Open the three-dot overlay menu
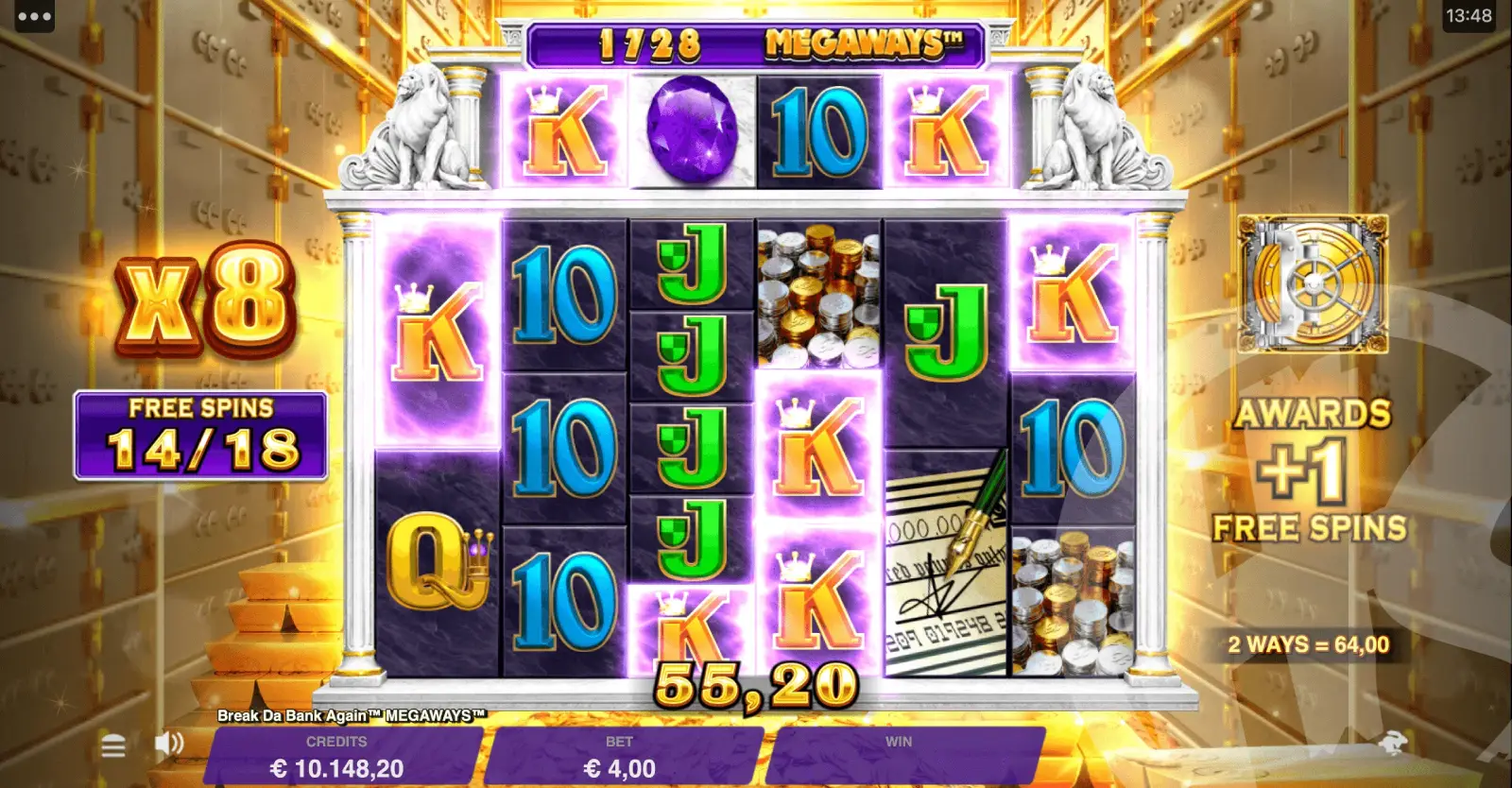 point(34,16)
